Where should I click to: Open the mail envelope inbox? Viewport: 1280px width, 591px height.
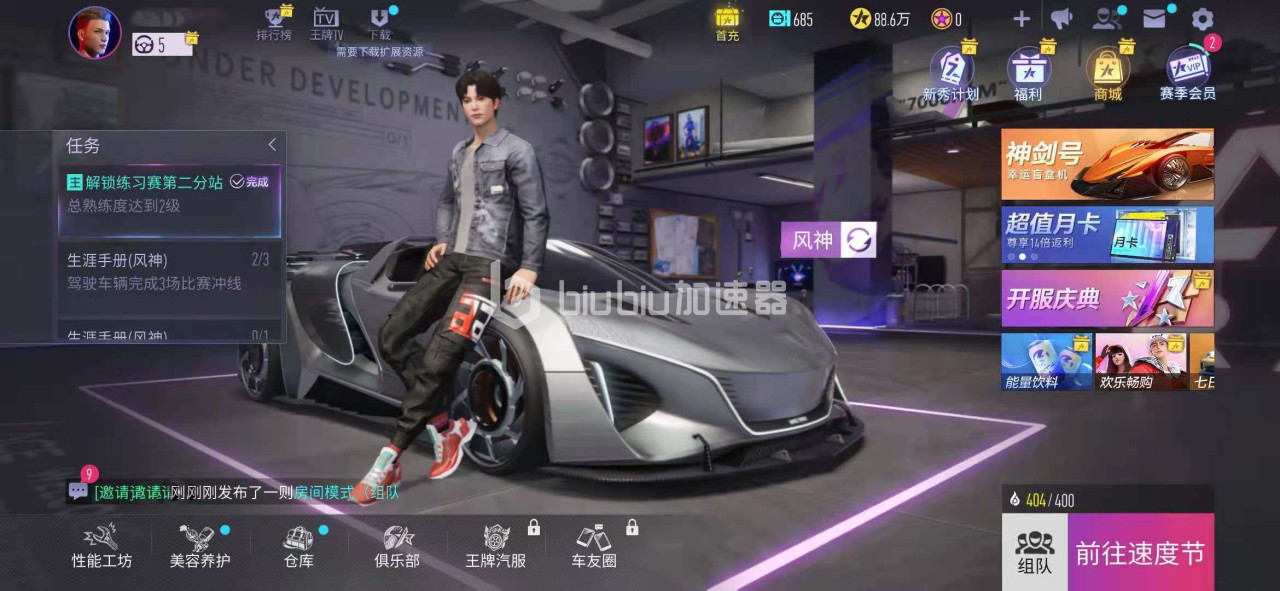[1155, 19]
